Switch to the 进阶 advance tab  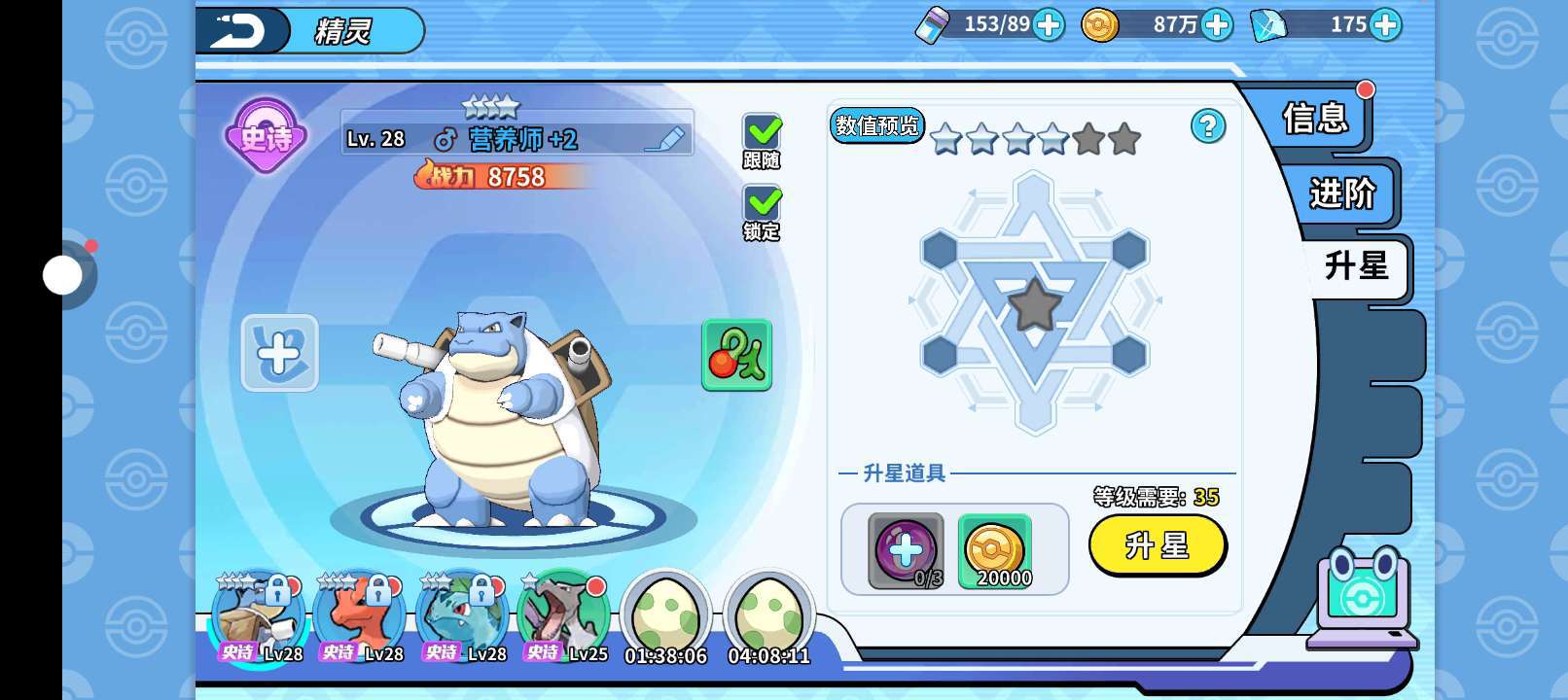tap(1342, 193)
